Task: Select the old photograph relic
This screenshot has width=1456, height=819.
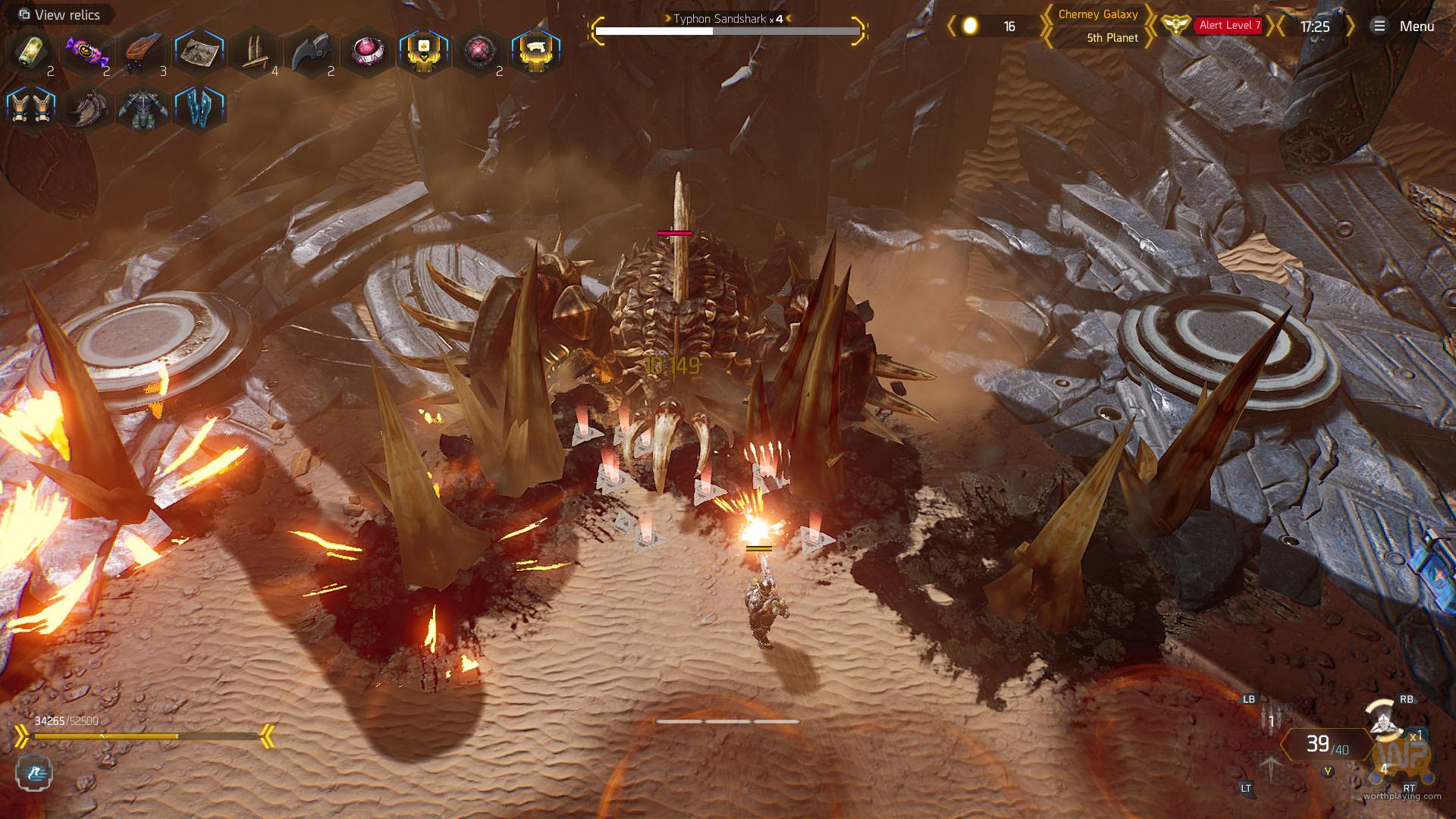Action: pyautogui.click(x=199, y=52)
